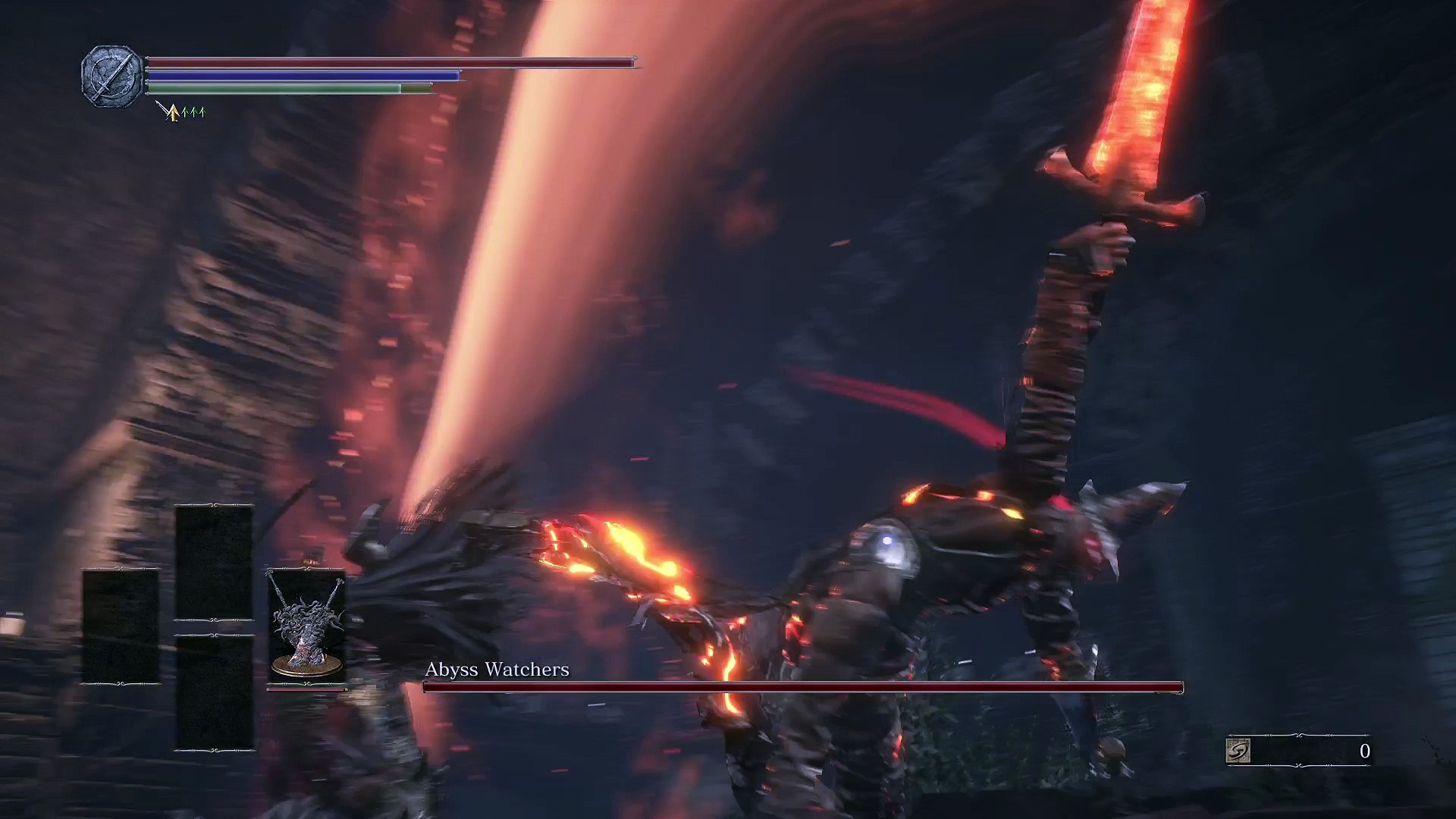Screen dimensions: 1456x819
Task: Click the stone sword covenant emblem
Action: tap(111, 76)
